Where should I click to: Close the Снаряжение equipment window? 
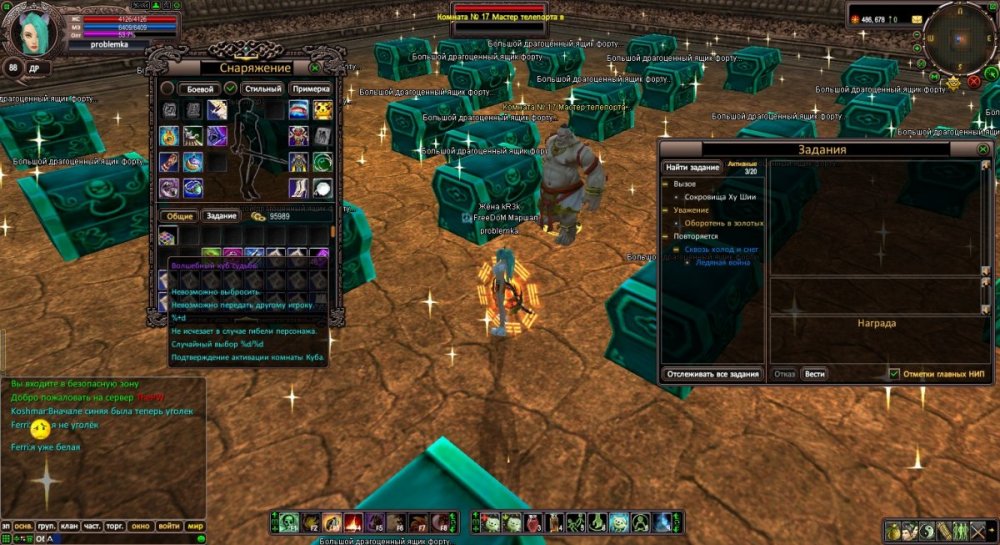pyautogui.click(x=316, y=68)
